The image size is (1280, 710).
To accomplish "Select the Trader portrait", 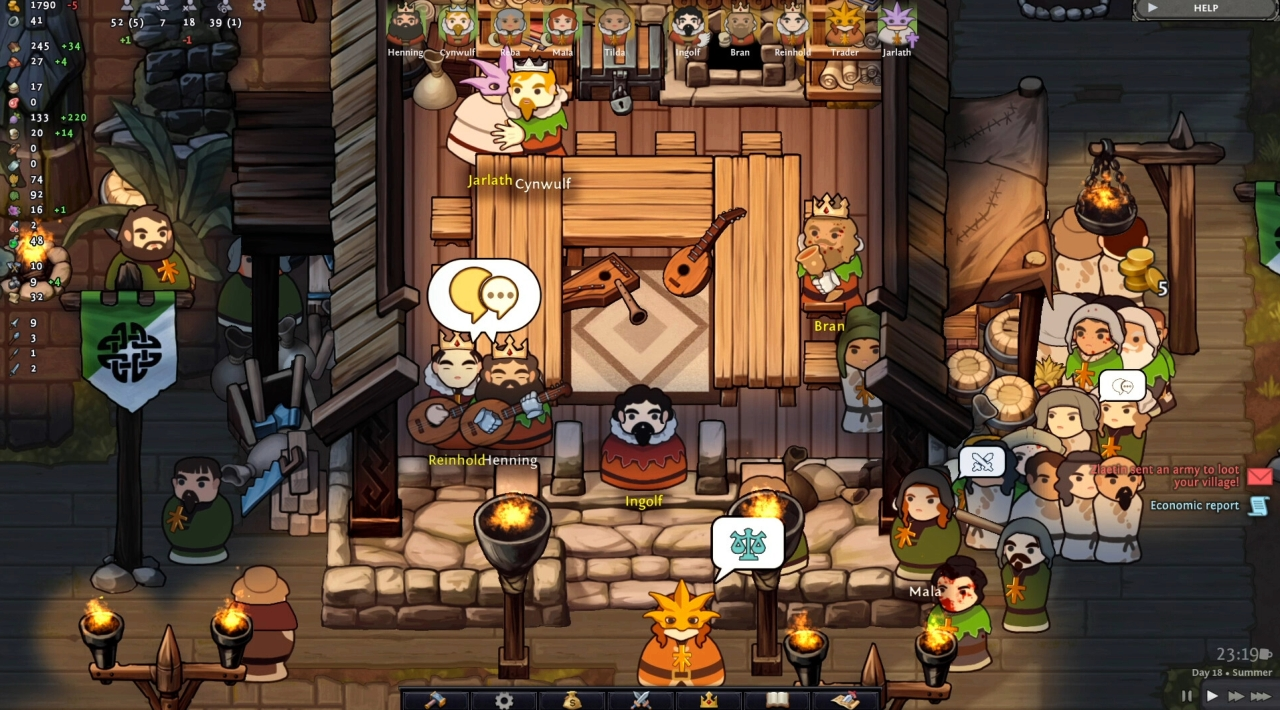I will coord(845,27).
